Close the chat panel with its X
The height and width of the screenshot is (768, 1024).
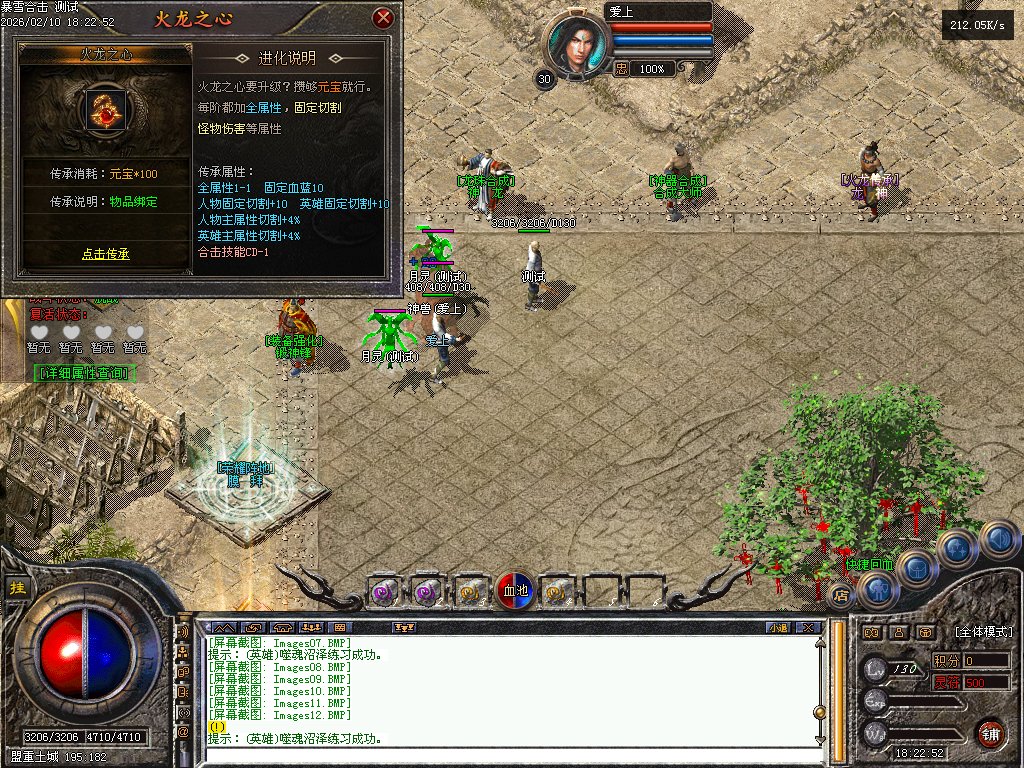(809, 628)
